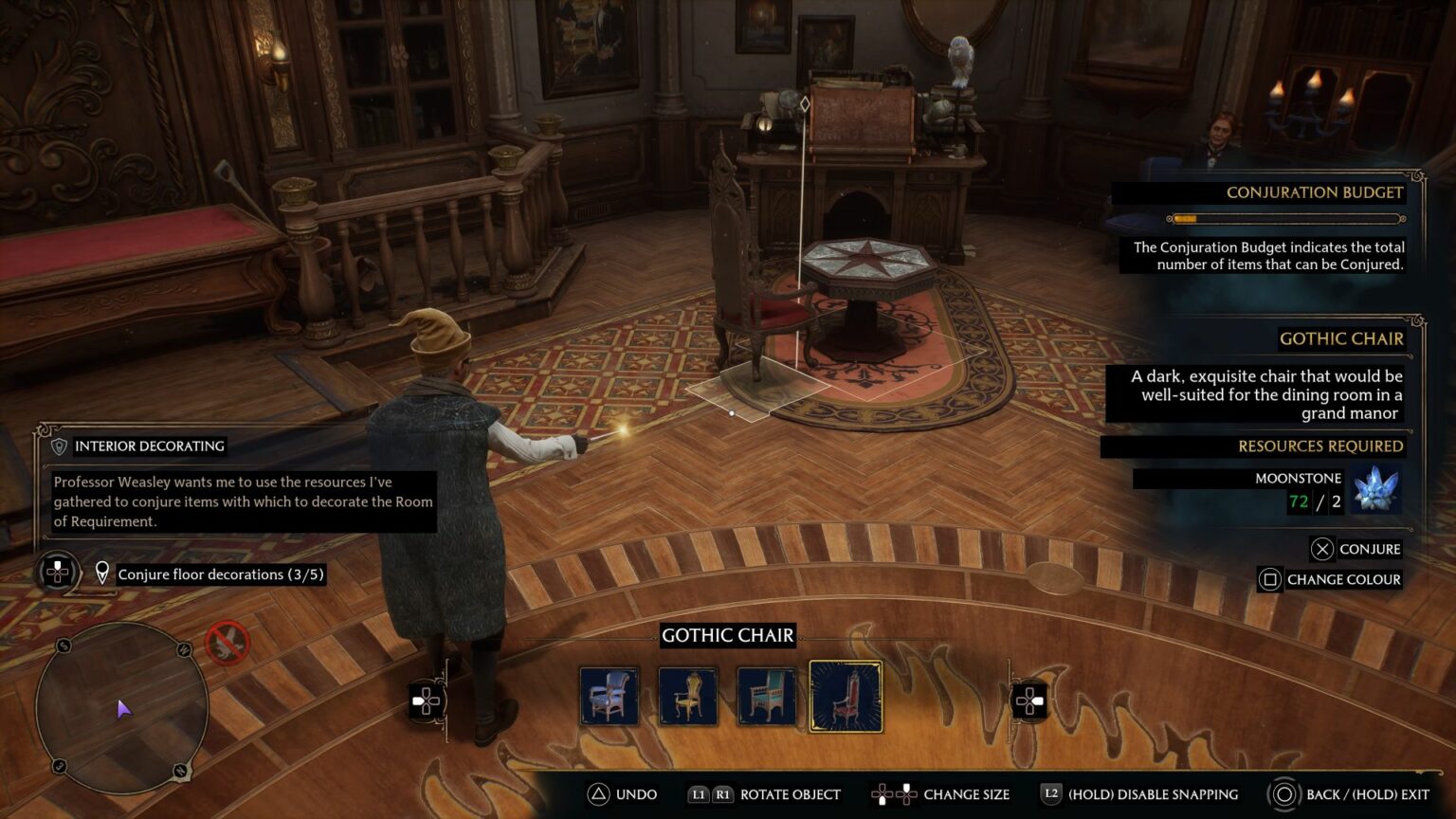
Task: Click the BACK / (HOLD) EXIT button
Action: tap(1285, 794)
